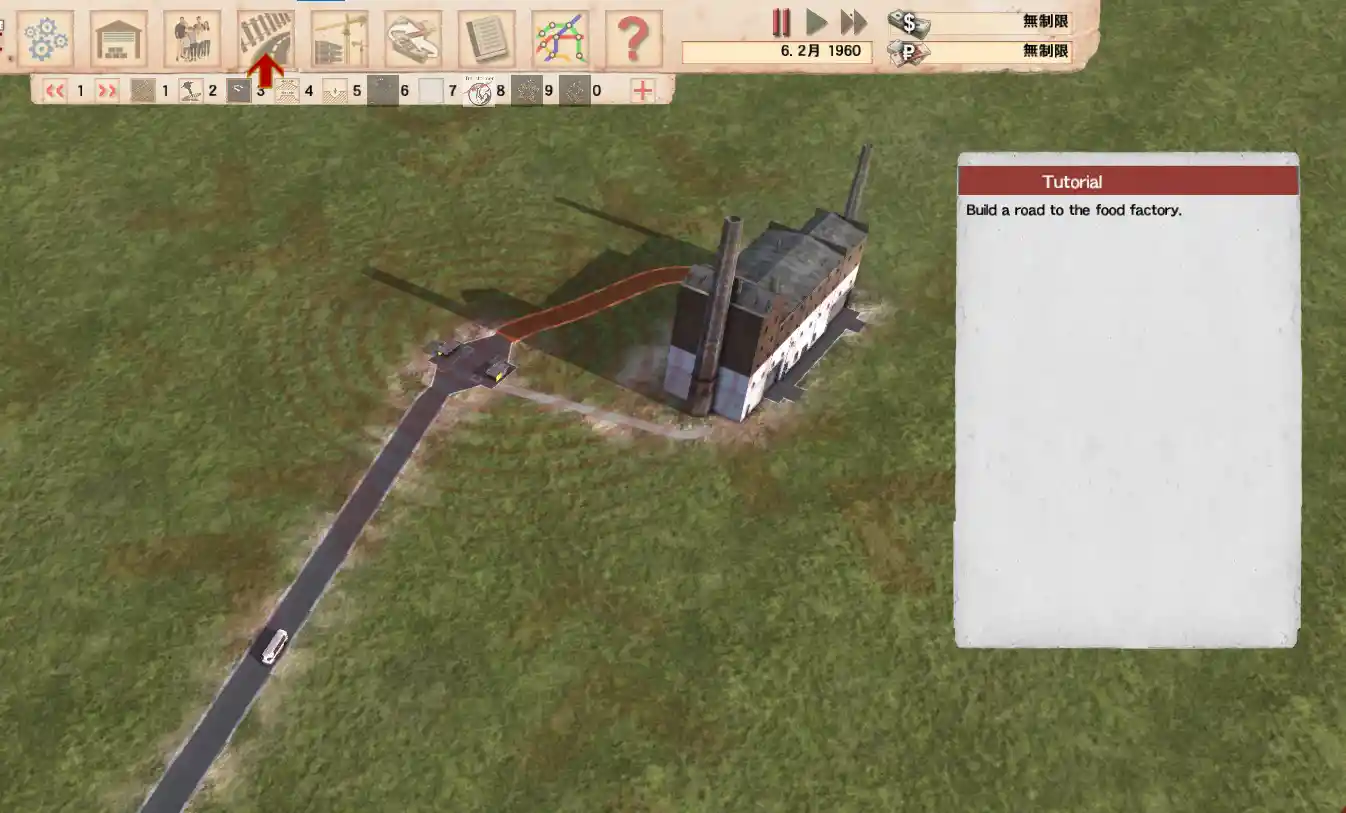Open help with the question mark
1346x813 pixels.
point(633,39)
